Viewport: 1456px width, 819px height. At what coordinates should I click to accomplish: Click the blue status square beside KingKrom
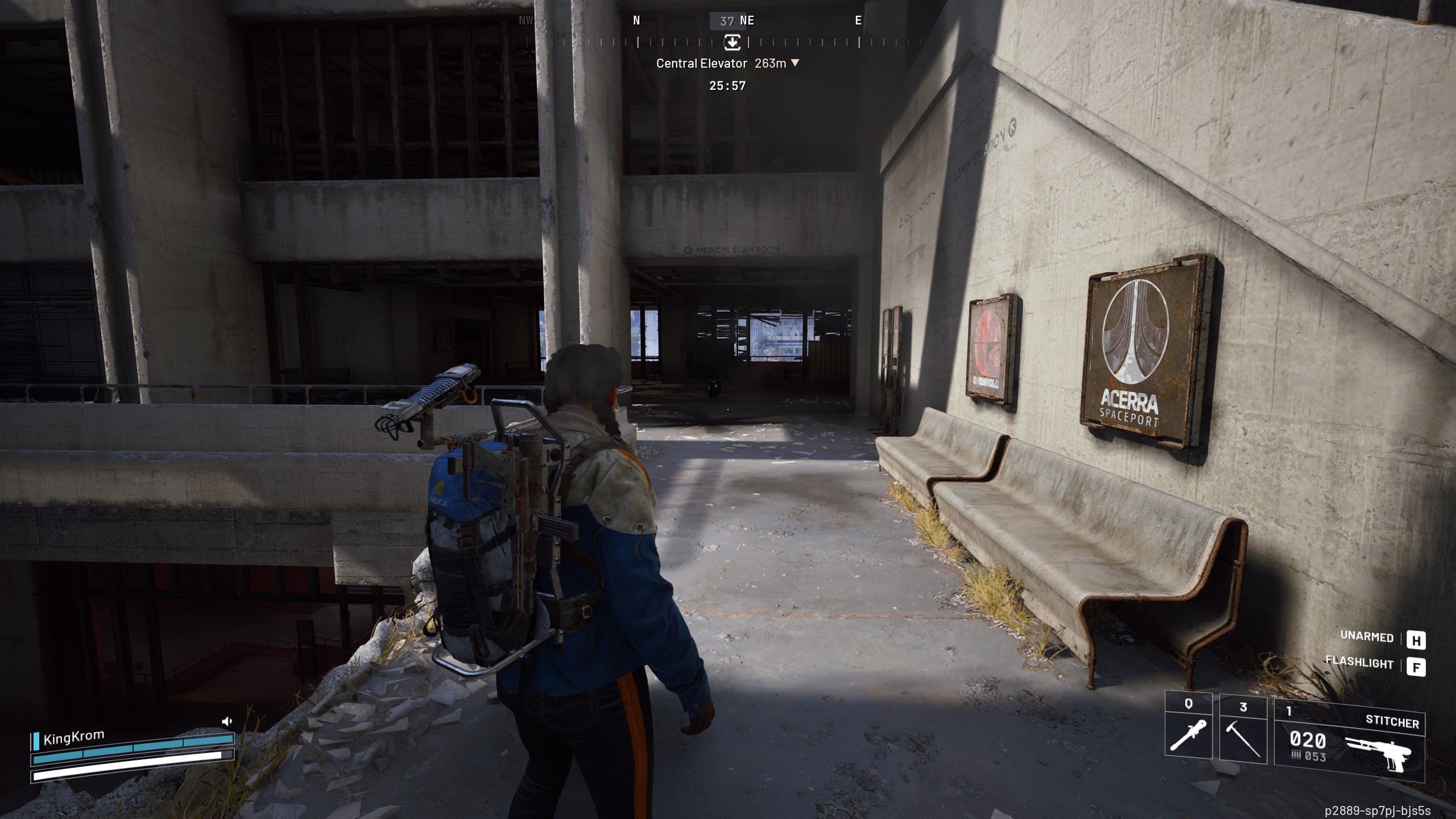tap(36, 741)
